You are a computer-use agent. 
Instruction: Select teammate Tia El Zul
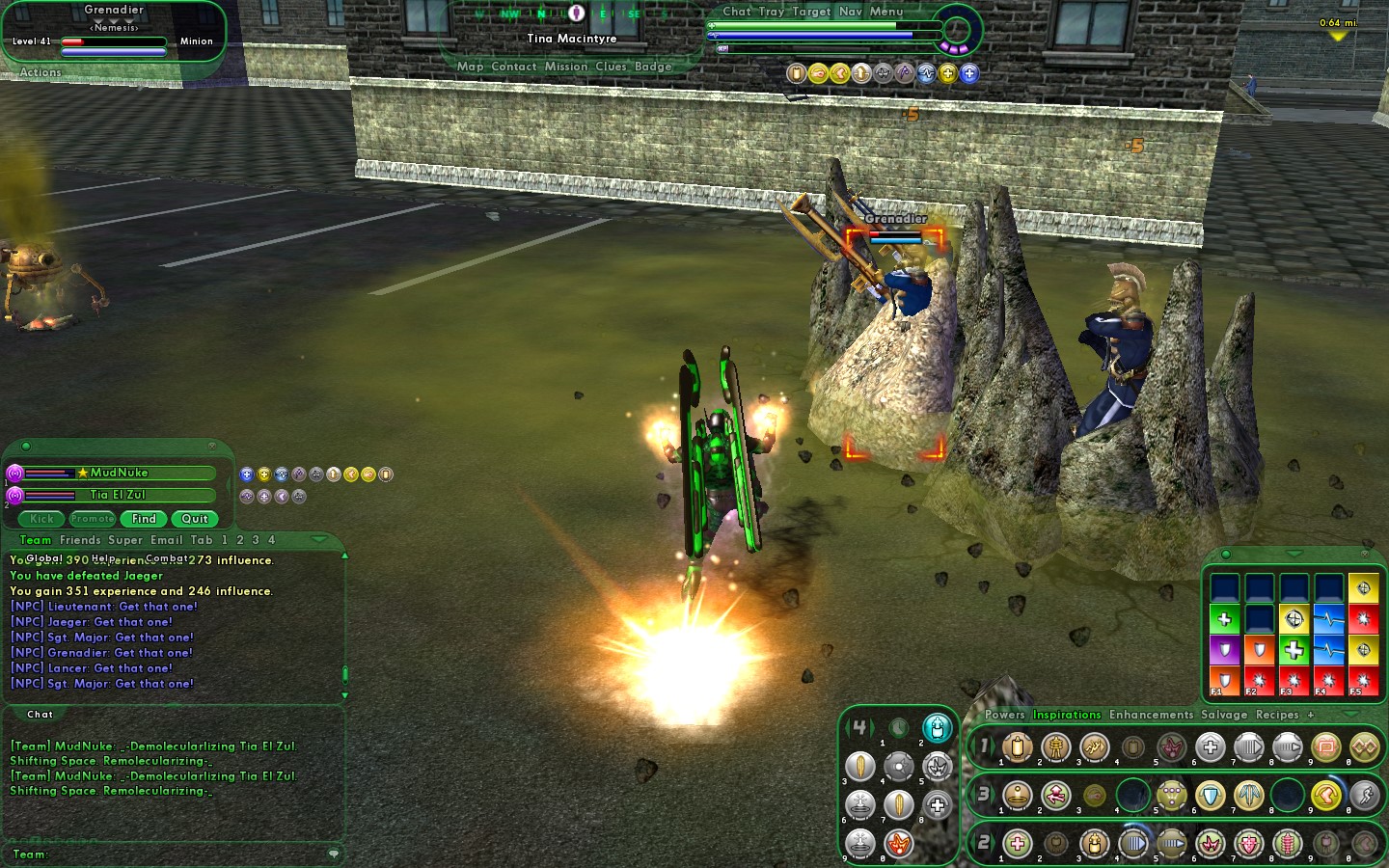pos(117,495)
